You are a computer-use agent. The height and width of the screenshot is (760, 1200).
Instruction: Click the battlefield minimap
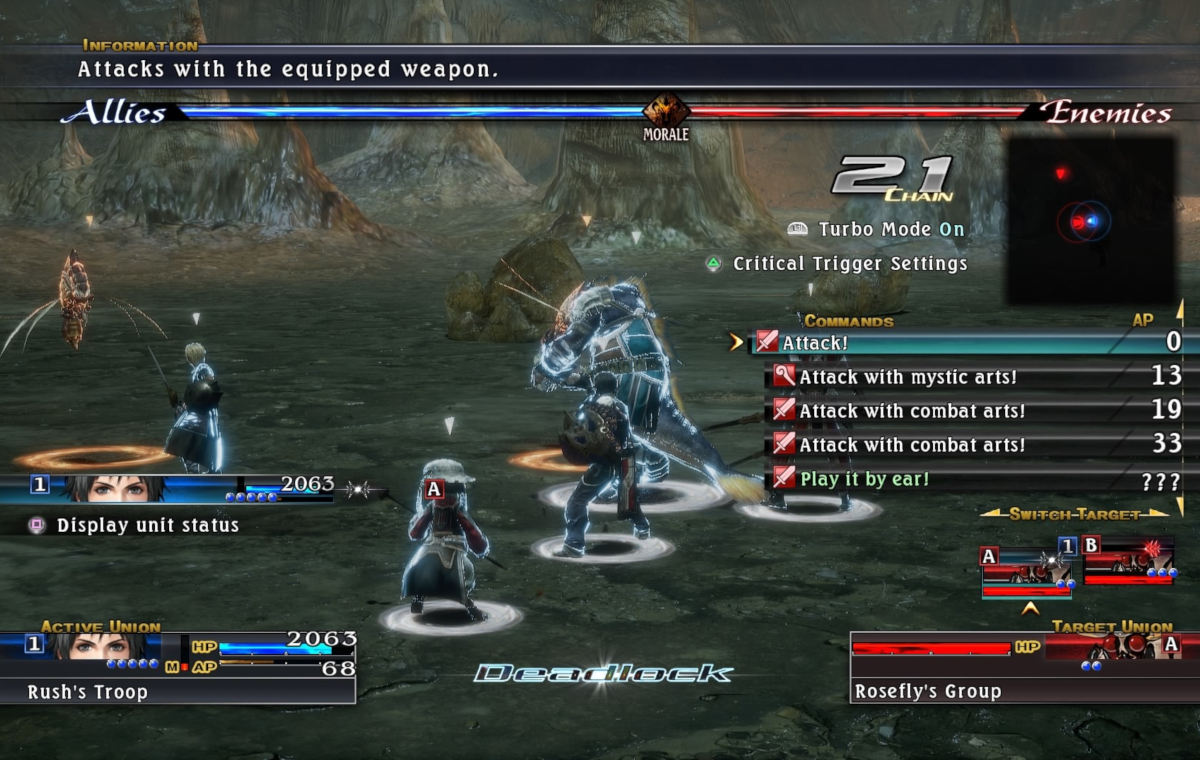tap(1090, 221)
